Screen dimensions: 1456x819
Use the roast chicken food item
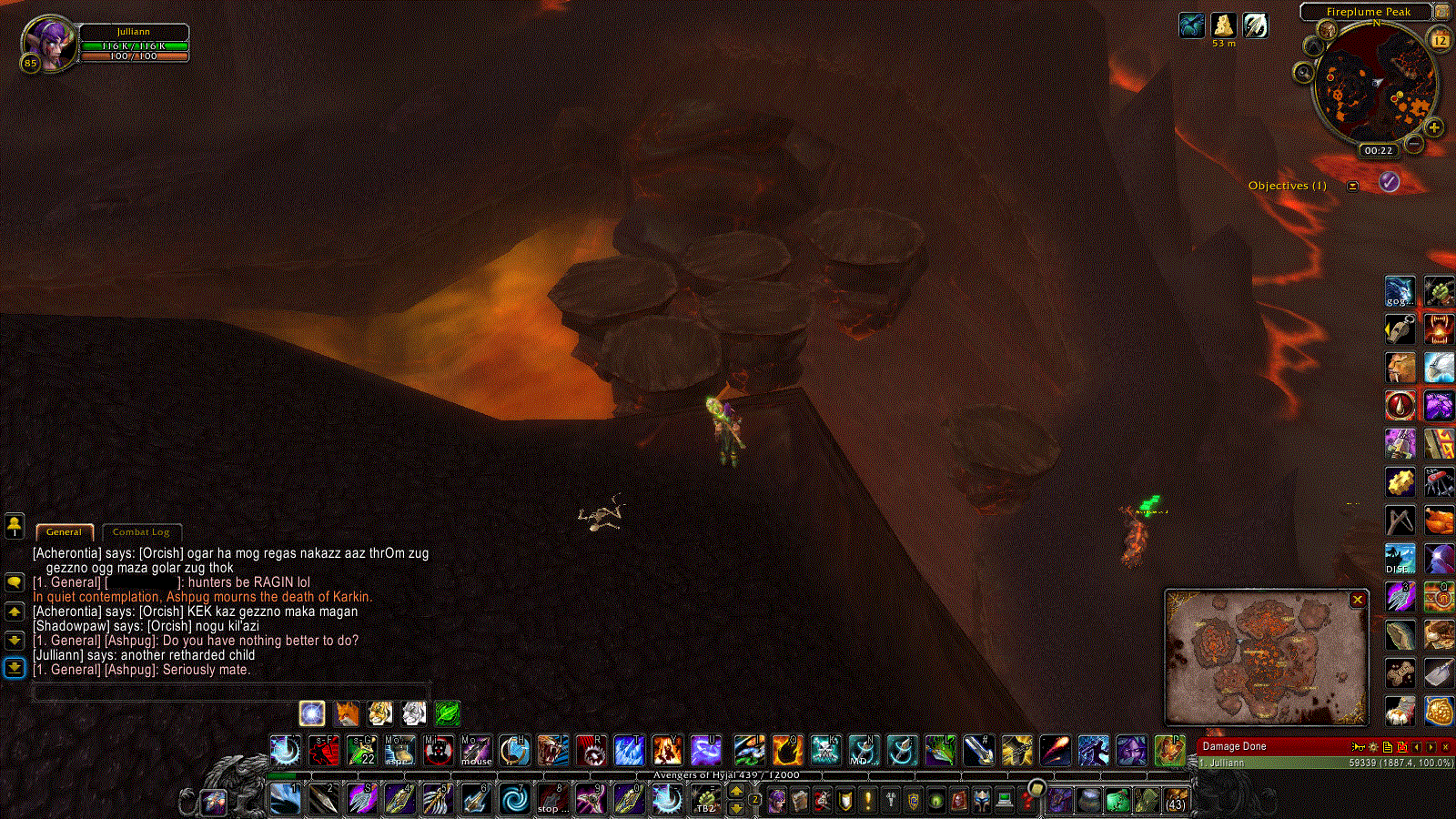pyautogui.click(x=1438, y=521)
